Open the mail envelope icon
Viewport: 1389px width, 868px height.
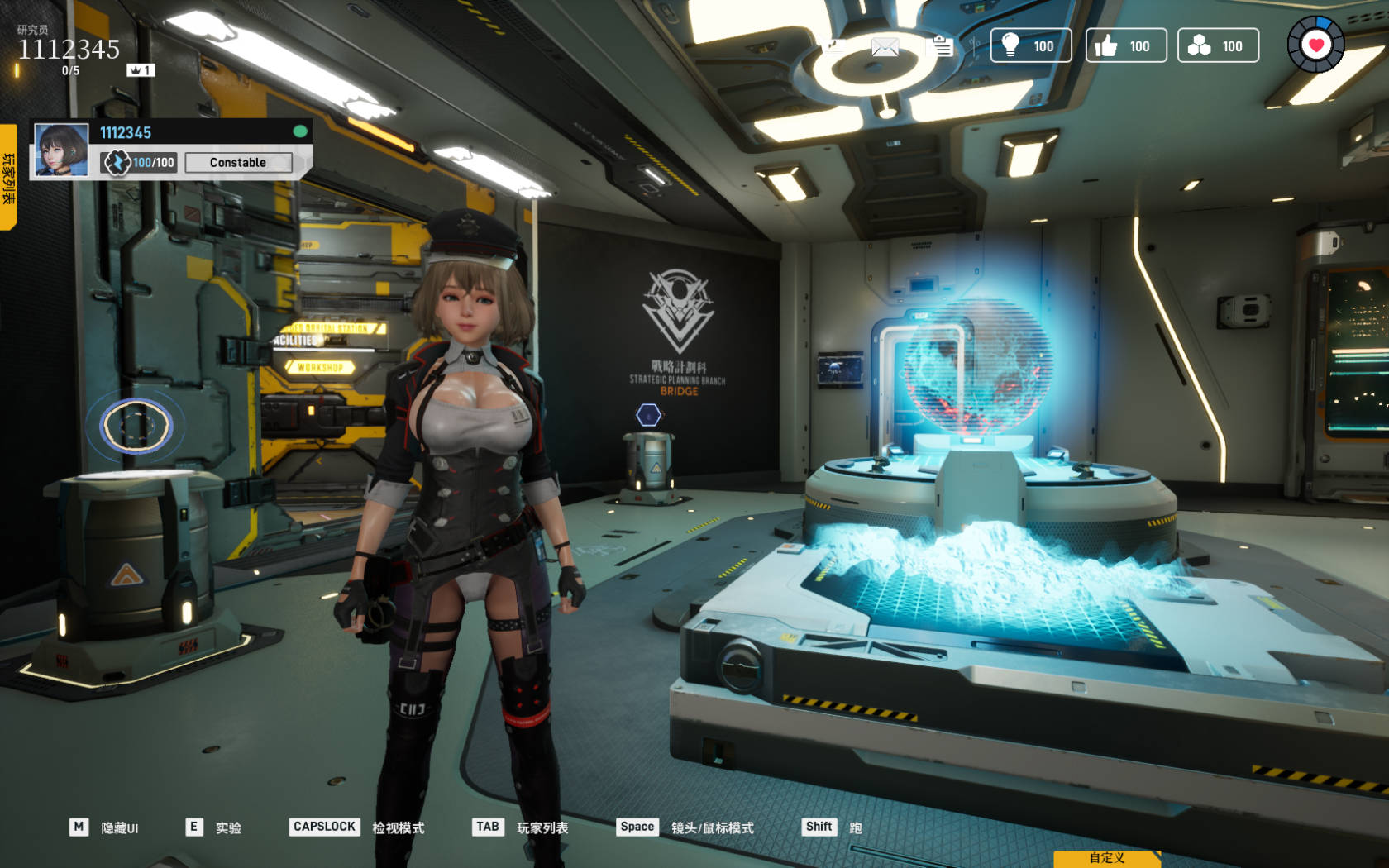(x=885, y=47)
